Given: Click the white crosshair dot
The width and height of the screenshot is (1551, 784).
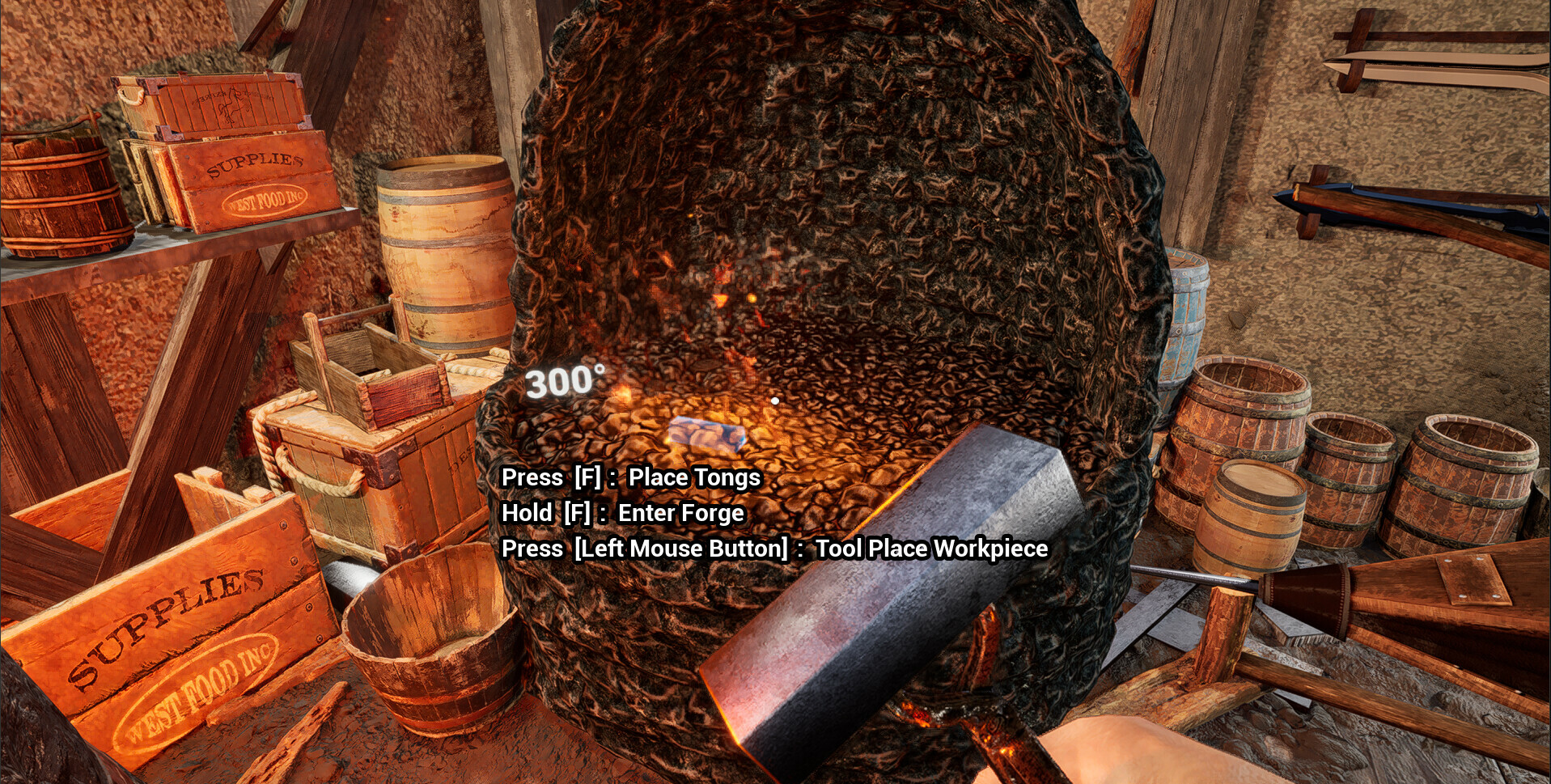Looking at the screenshot, I should 774,399.
